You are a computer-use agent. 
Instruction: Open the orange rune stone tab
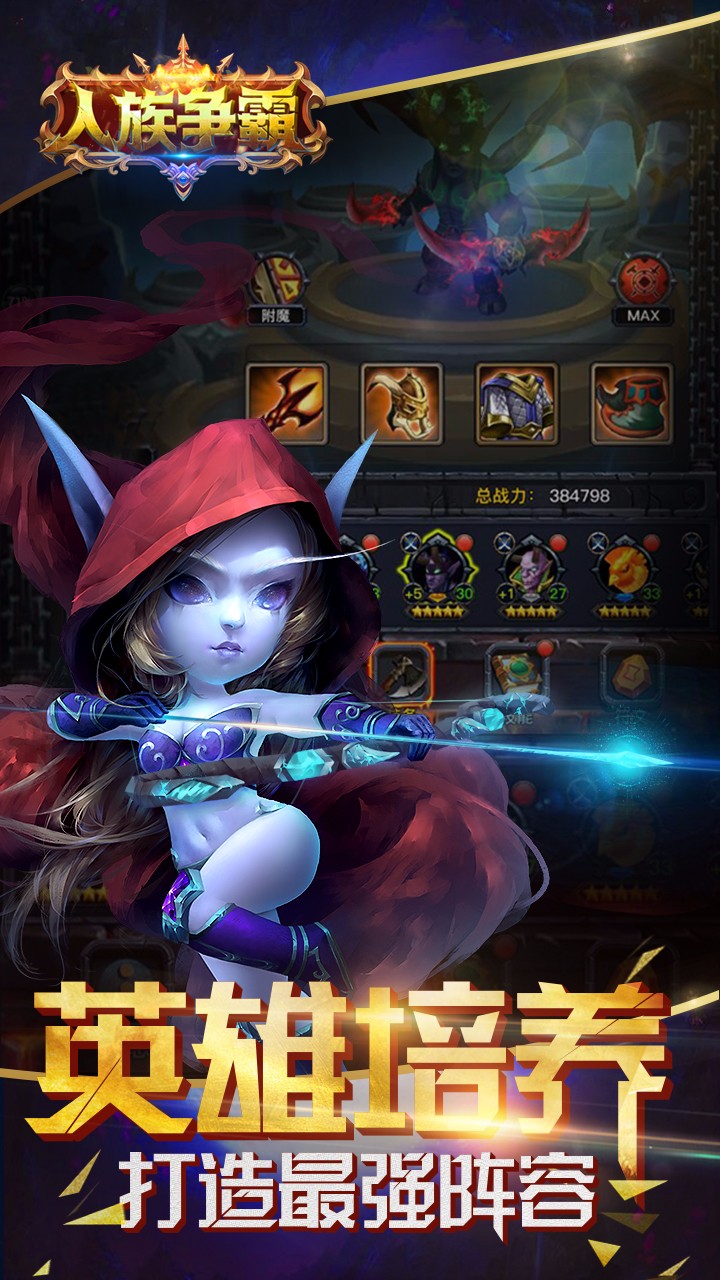tap(632, 675)
